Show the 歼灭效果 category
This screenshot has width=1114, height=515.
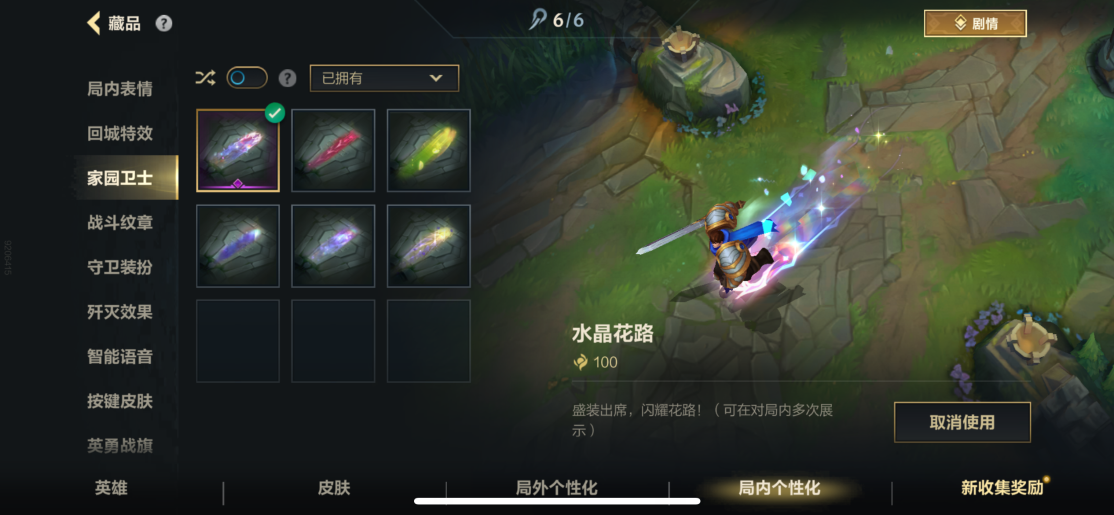click(x=120, y=312)
